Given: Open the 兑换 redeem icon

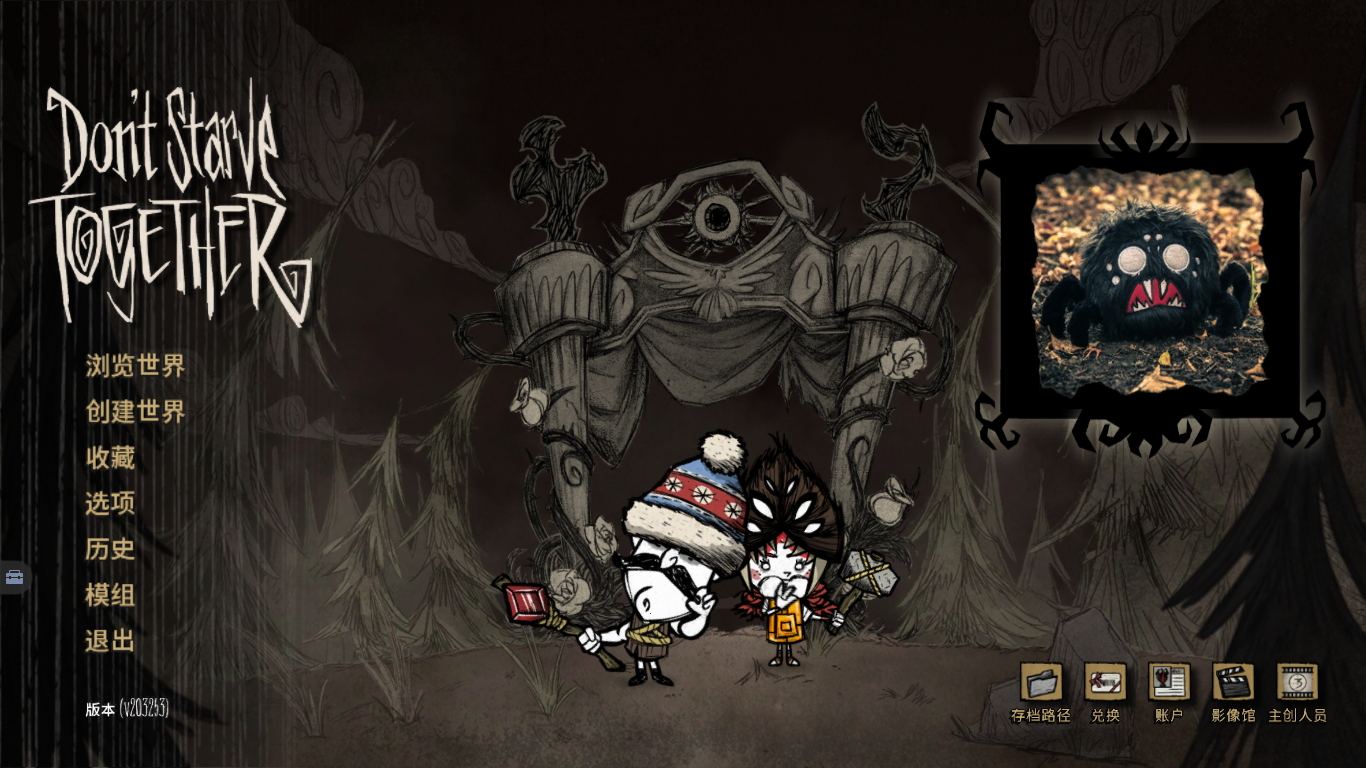Looking at the screenshot, I should click(x=1105, y=683).
